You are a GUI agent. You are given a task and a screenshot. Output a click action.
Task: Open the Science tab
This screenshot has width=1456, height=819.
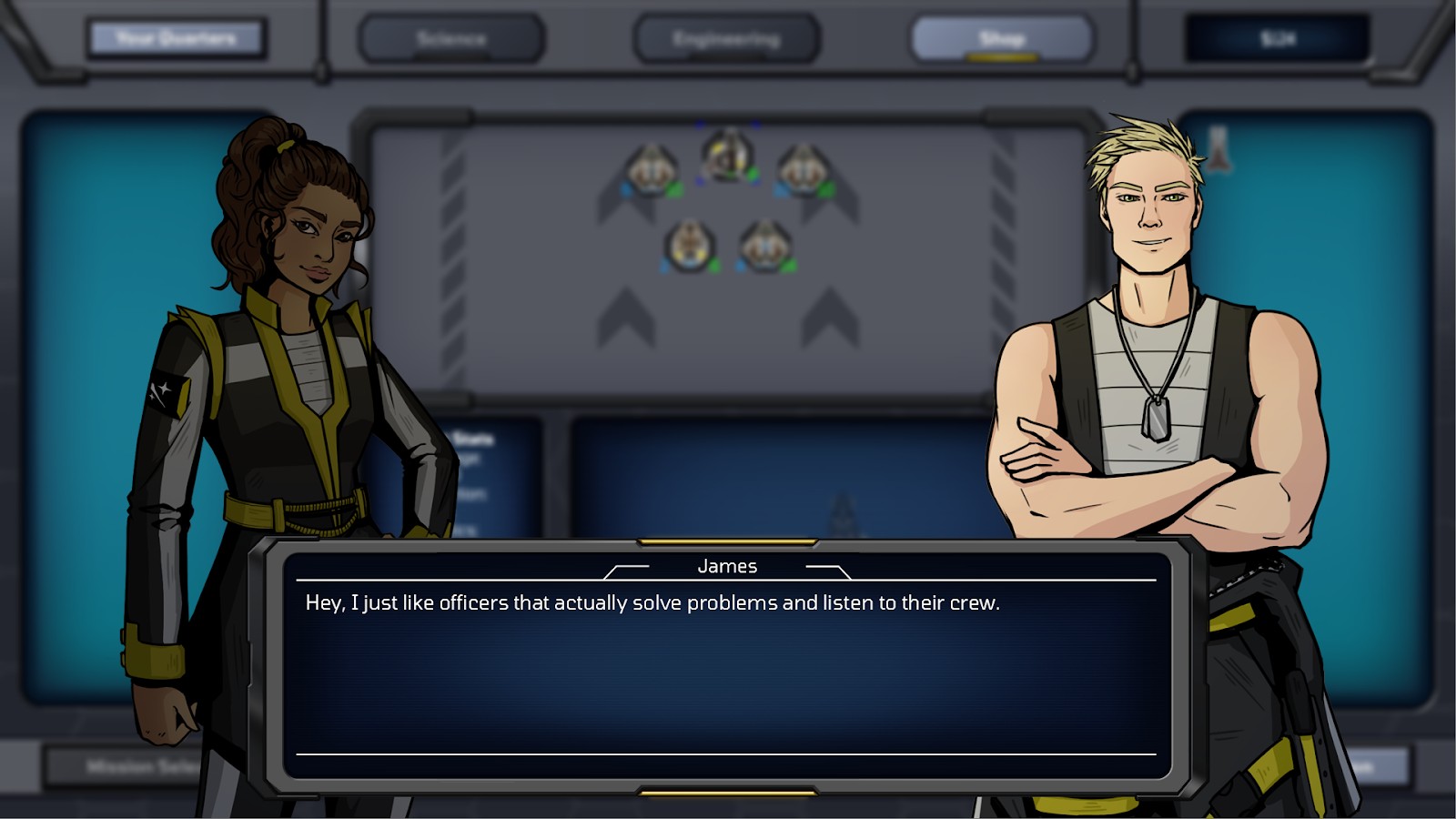452,38
